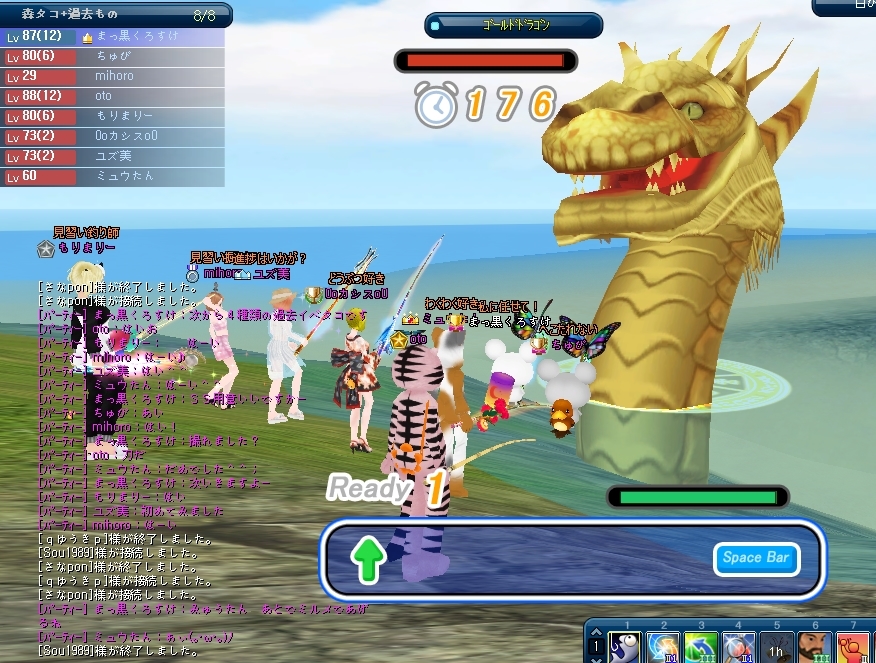
Task: Use the magnifying glass skill
Action: click(739, 647)
